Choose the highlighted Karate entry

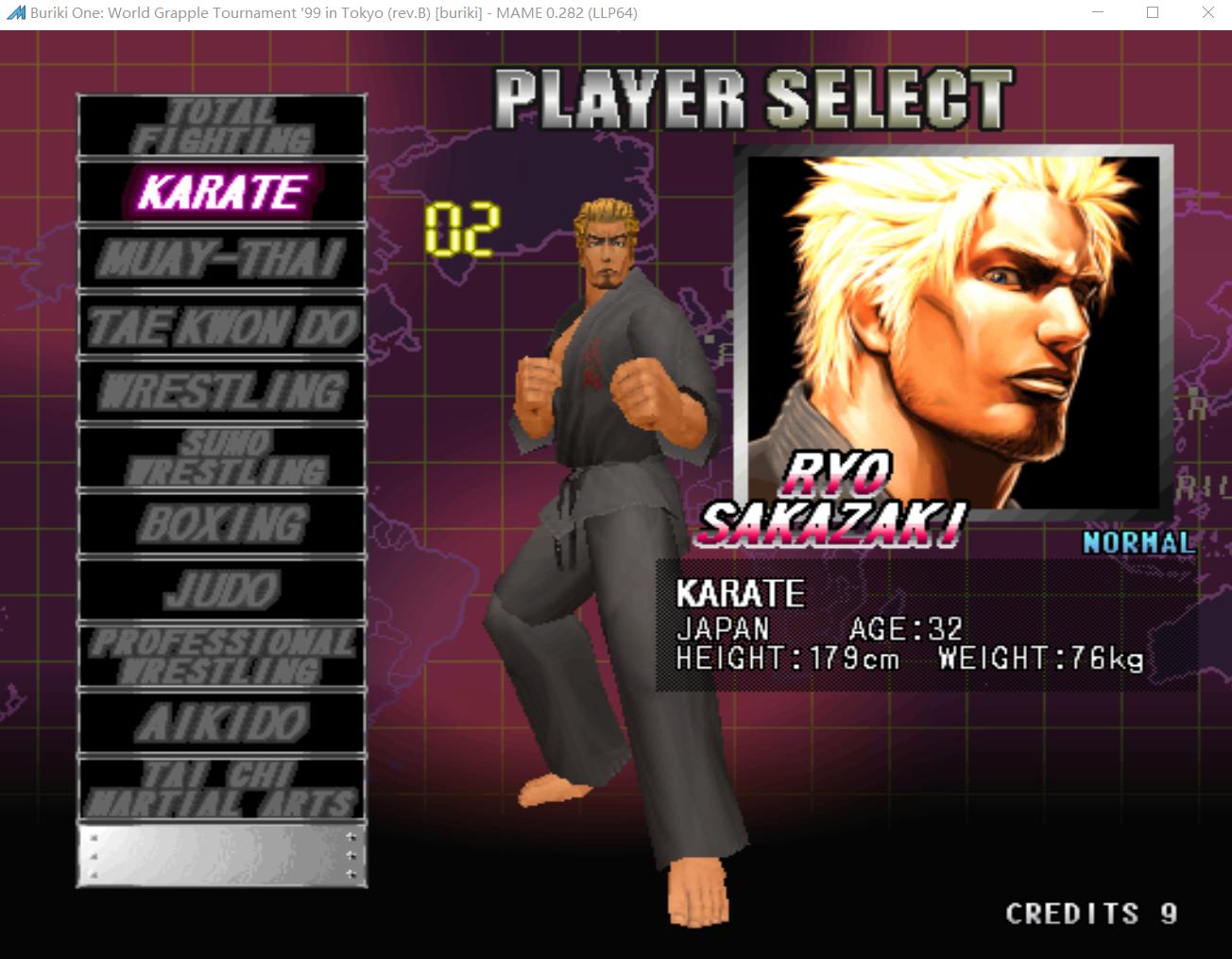pyautogui.click(x=222, y=193)
